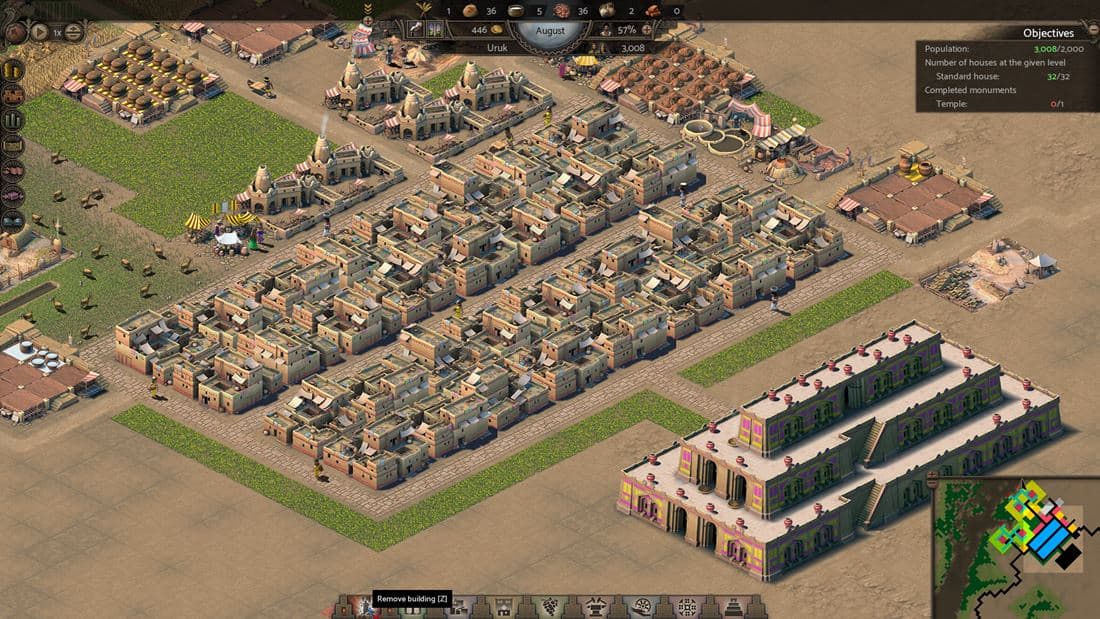The height and width of the screenshot is (619, 1100).
Task: Open the grapes food build category
Action: (549, 607)
